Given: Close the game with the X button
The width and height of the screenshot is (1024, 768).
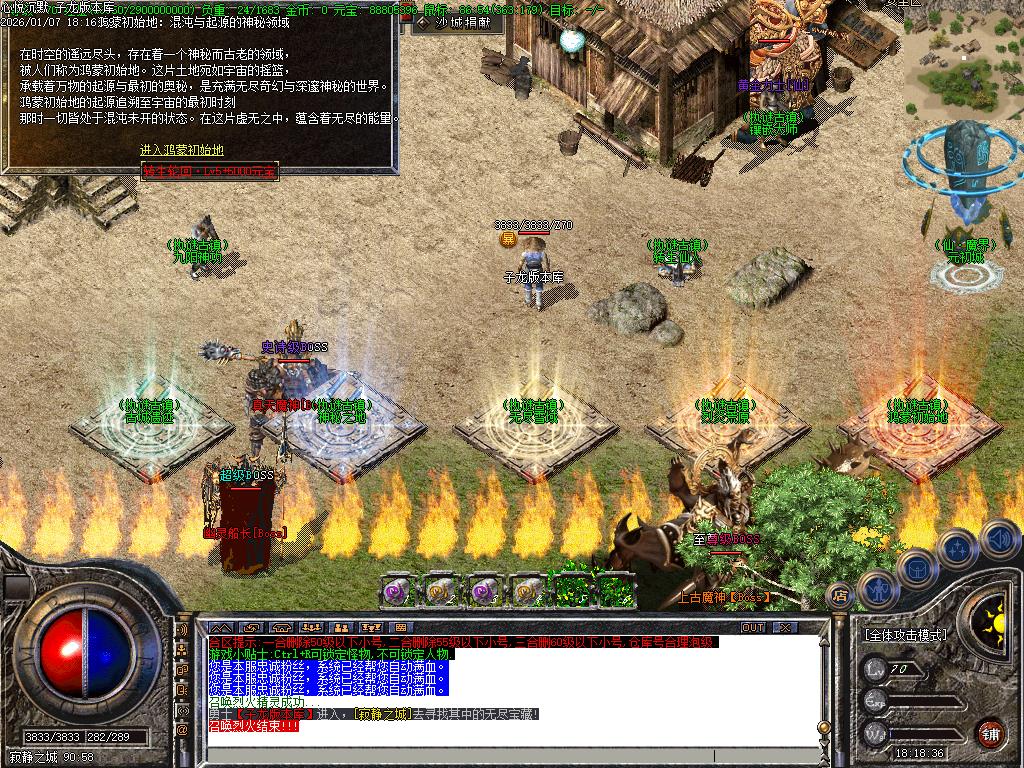Looking at the screenshot, I should pos(785,627).
